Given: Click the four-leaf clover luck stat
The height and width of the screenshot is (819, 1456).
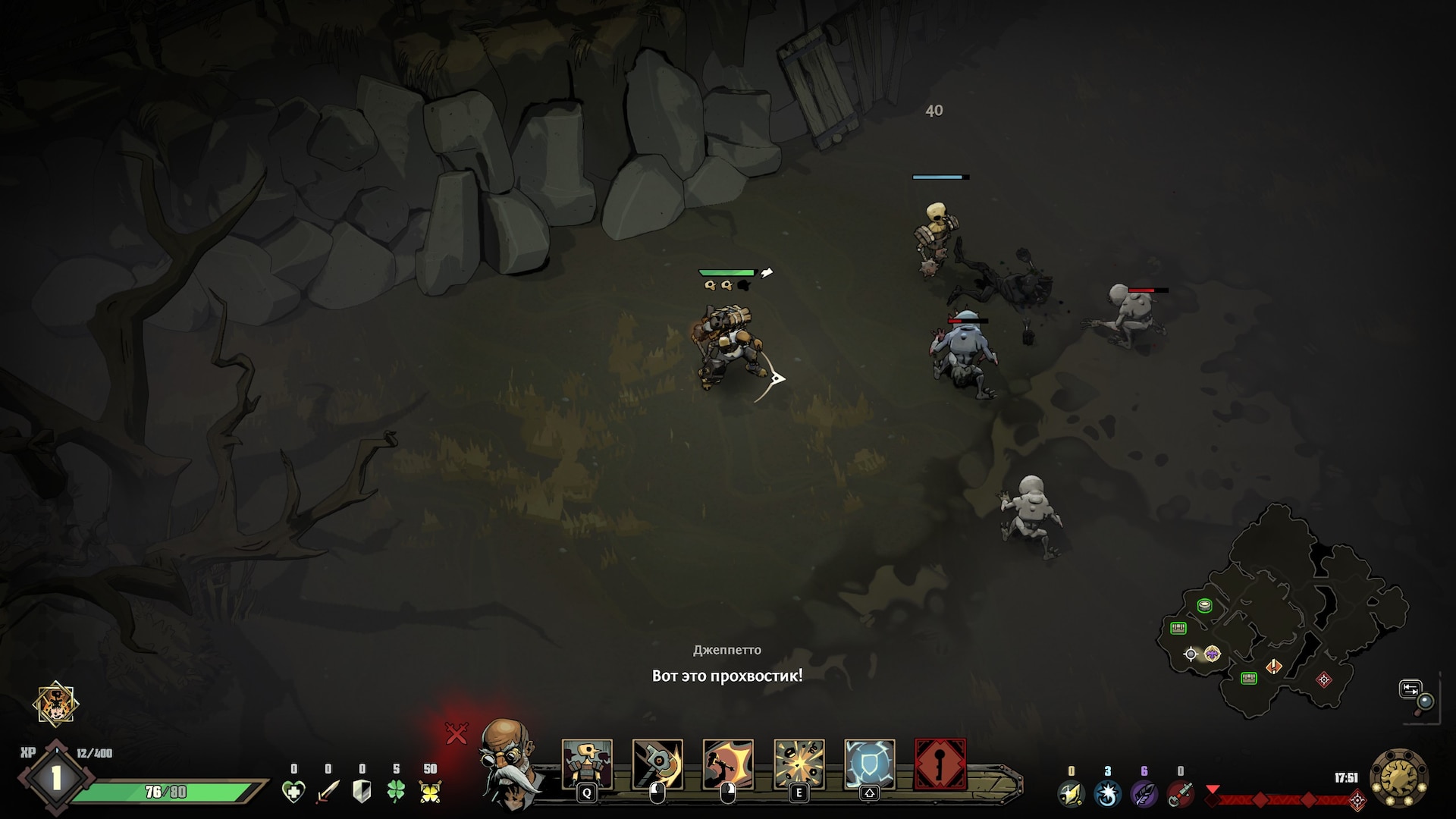Looking at the screenshot, I should coord(396,792).
